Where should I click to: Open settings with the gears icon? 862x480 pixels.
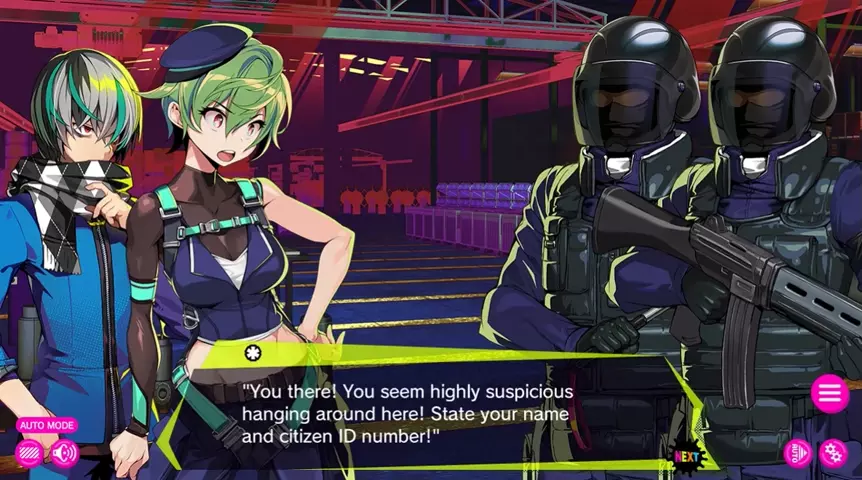coord(833,453)
